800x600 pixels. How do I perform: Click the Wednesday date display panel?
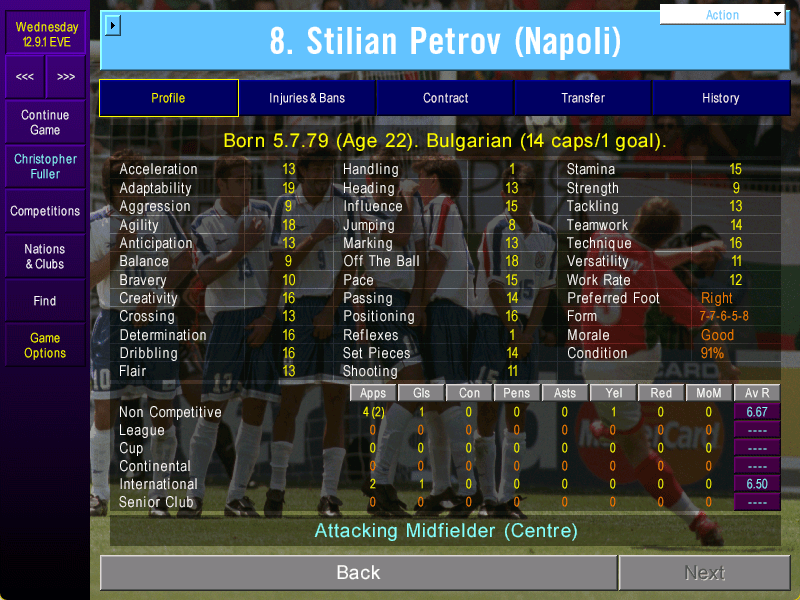pos(45,34)
